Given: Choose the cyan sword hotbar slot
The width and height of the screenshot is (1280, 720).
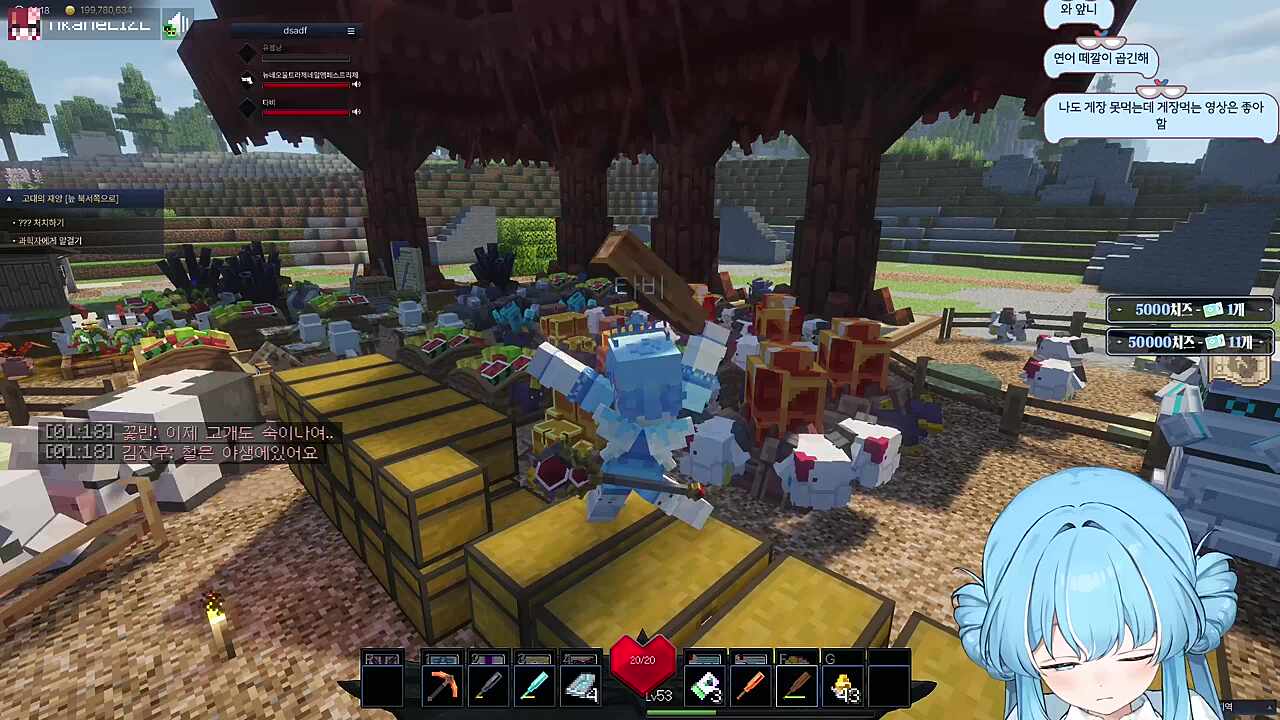Looking at the screenshot, I should [x=533, y=686].
